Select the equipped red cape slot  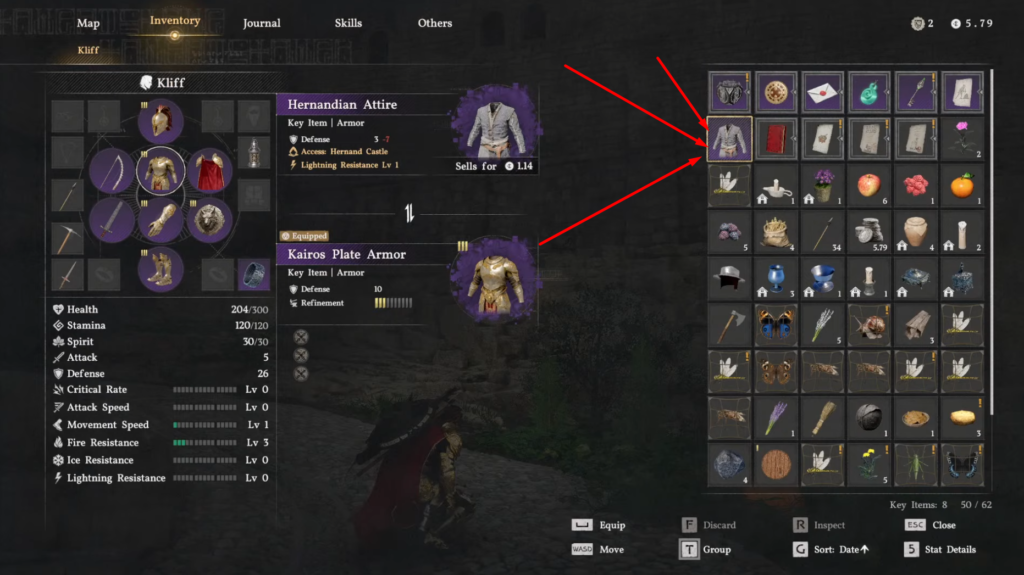[210, 171]
